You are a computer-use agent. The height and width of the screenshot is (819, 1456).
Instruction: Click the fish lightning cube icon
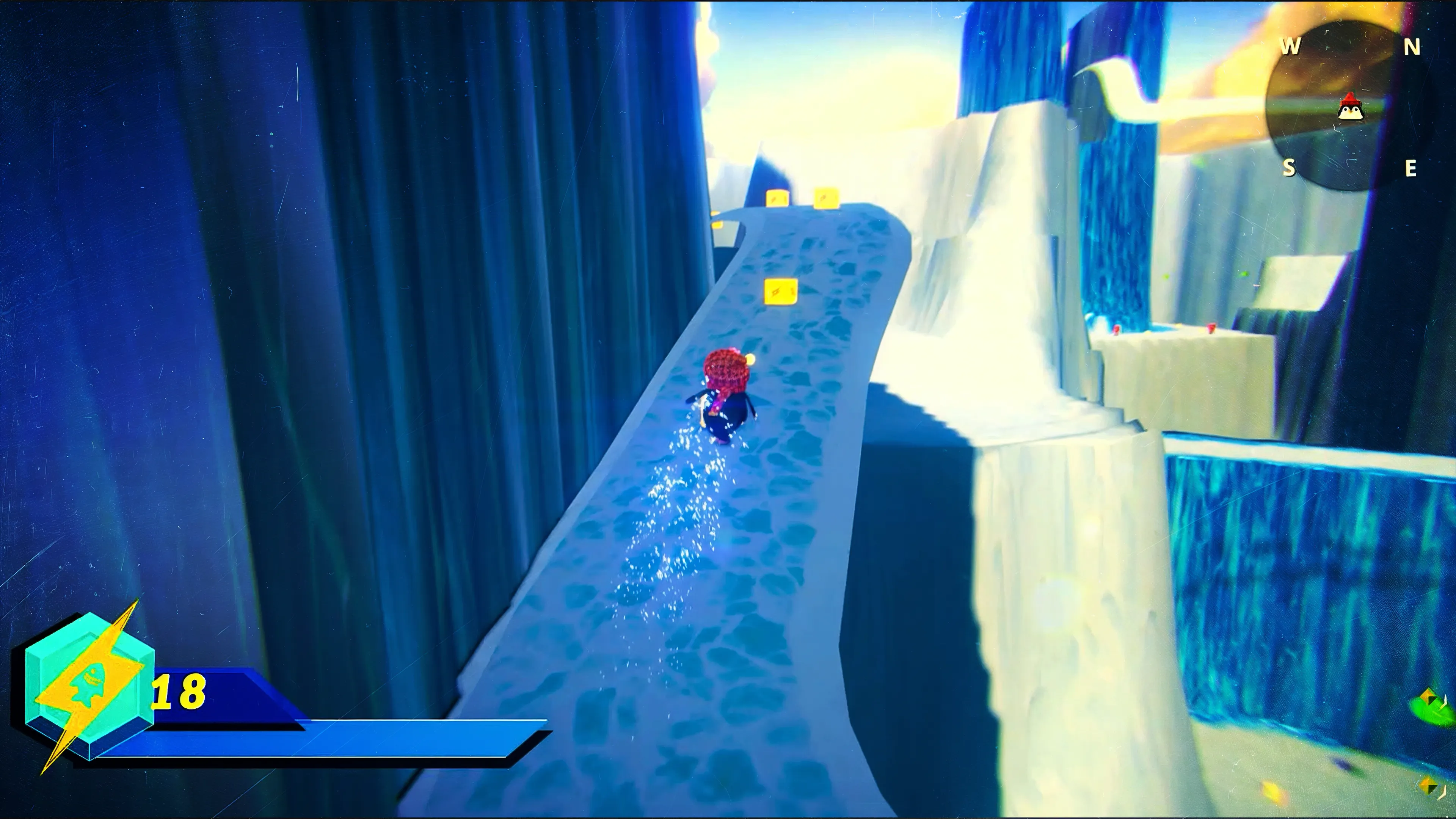coord(89,686)
